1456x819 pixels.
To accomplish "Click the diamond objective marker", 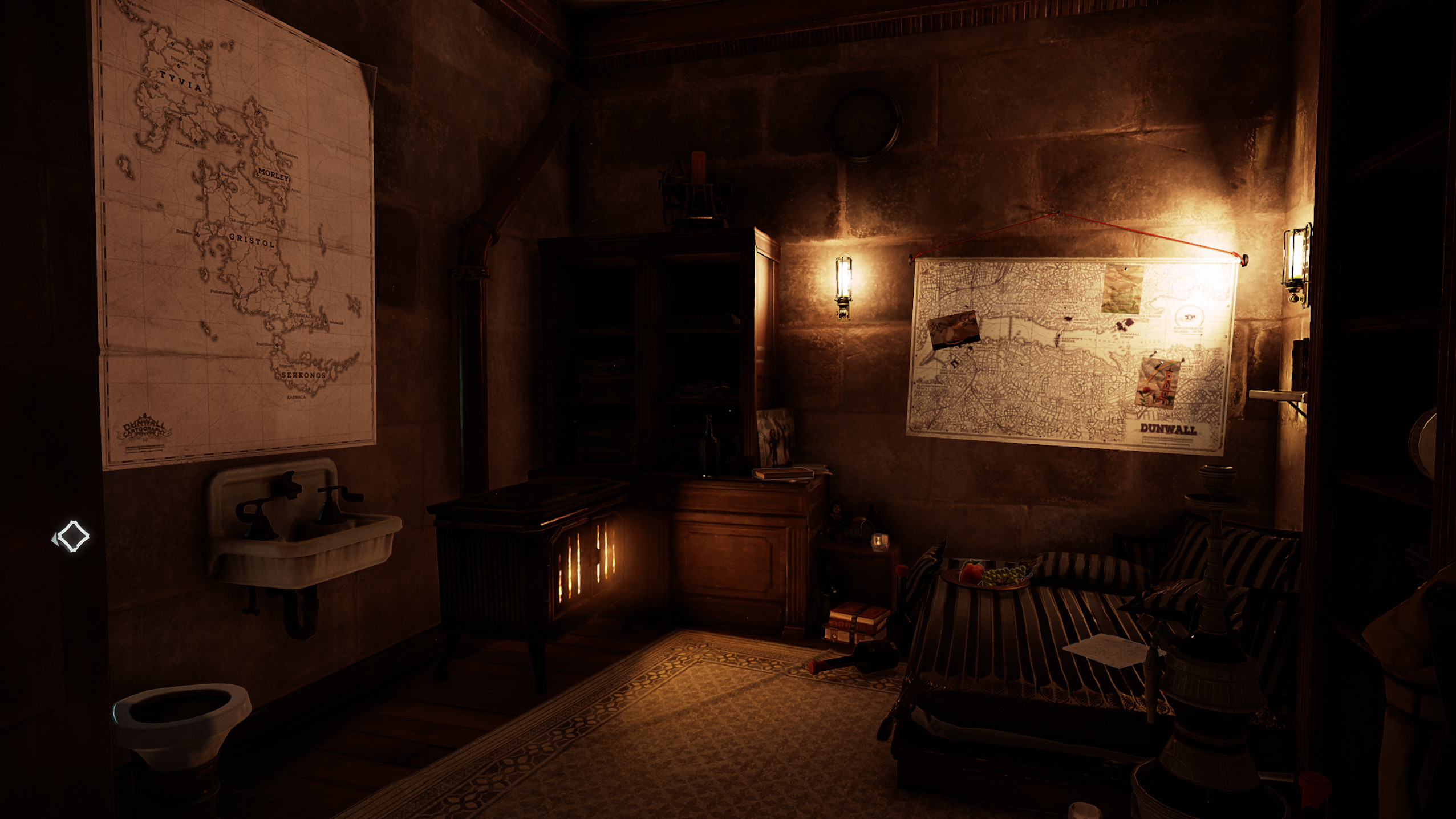I will (x=74, y=537).
